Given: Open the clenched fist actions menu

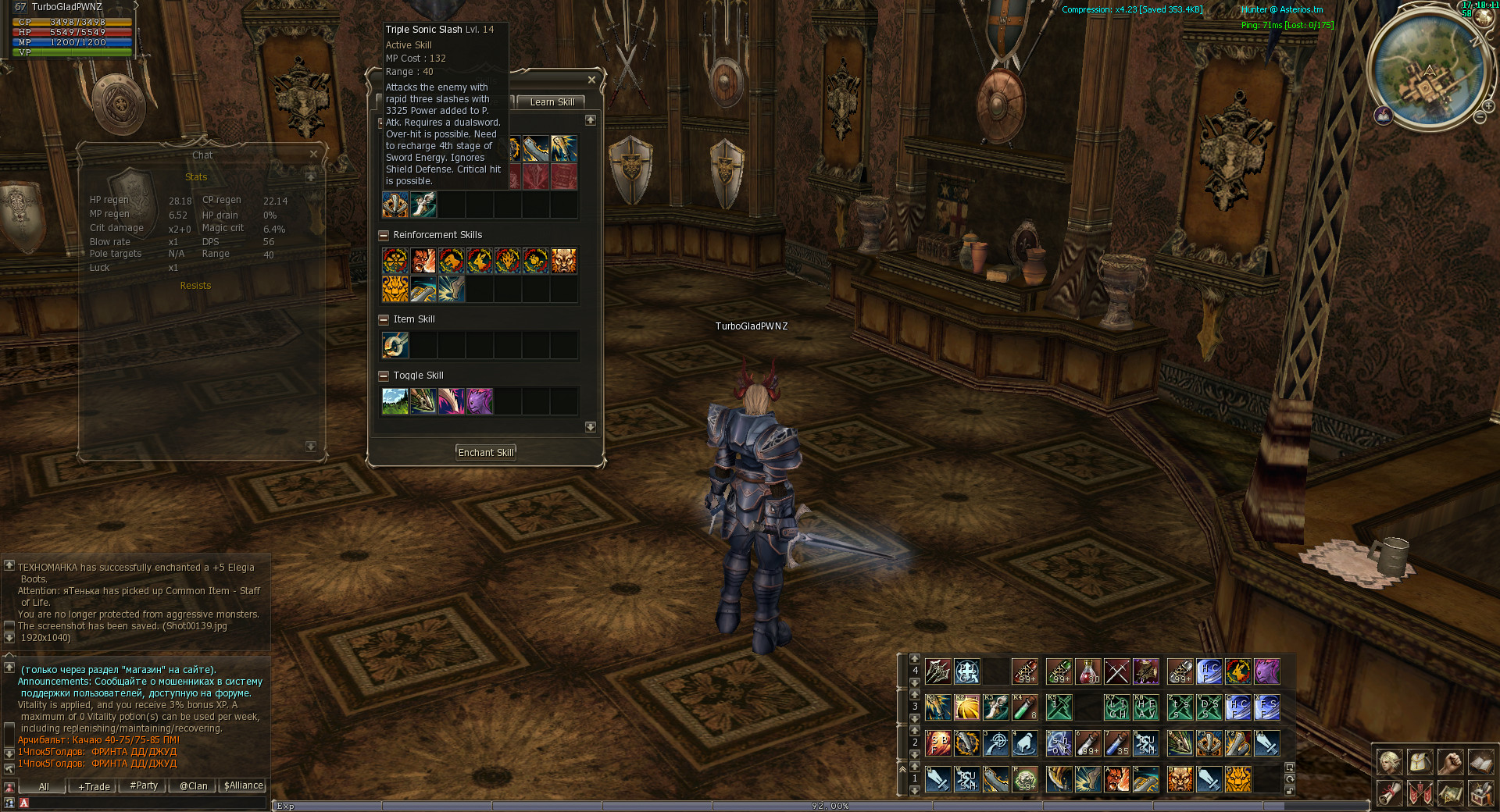Looking at the screenshot, I should (x=1450, y=762).
